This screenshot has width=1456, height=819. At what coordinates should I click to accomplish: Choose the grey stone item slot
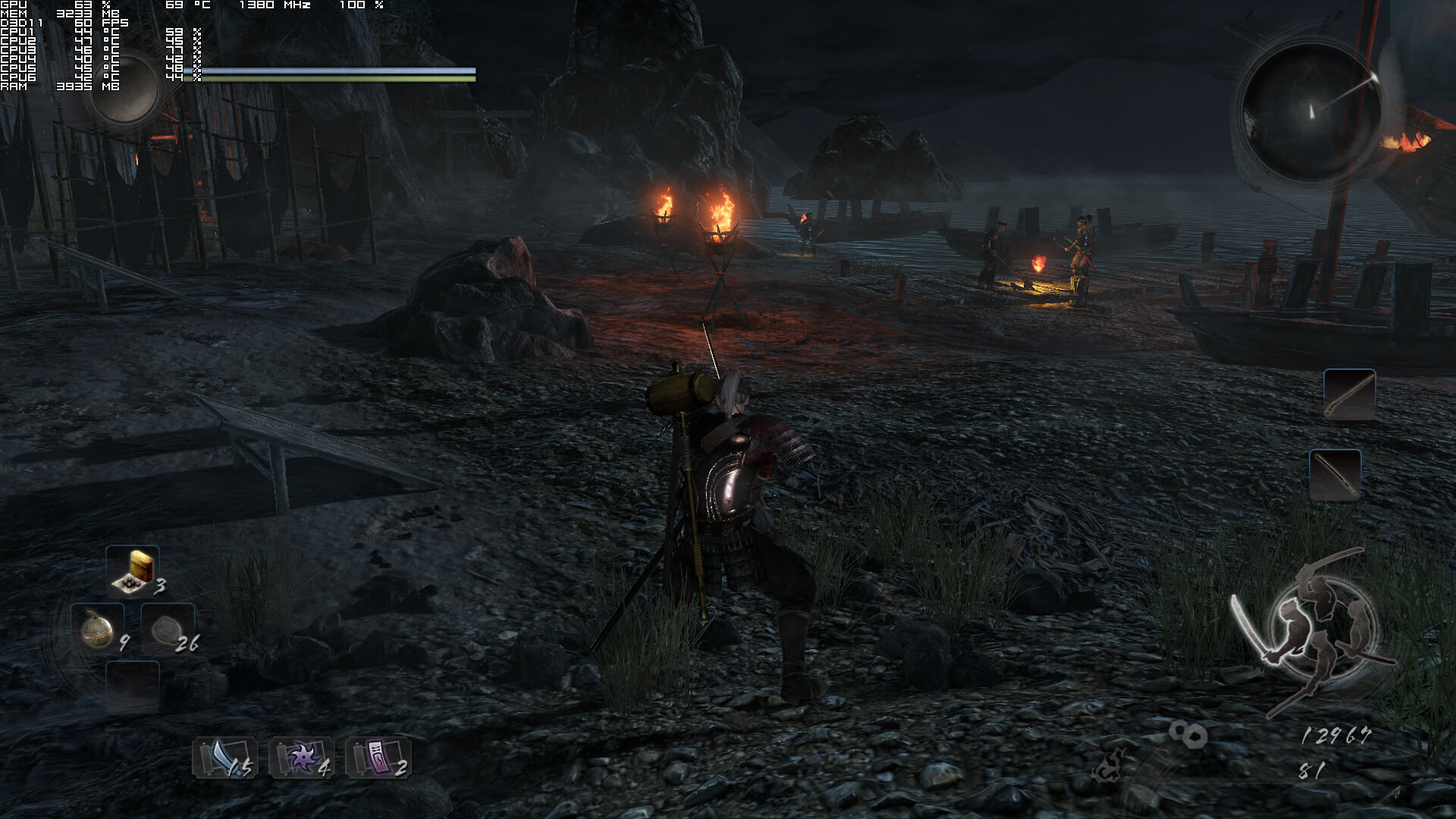(x=167, y=629)
